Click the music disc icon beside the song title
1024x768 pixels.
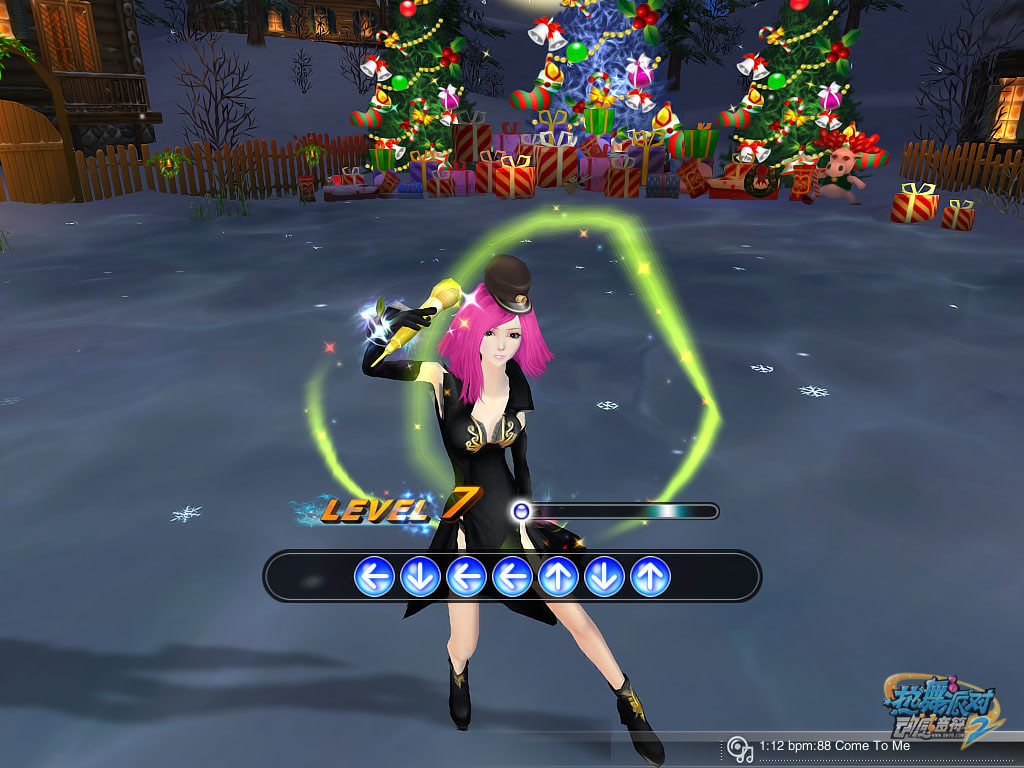pyautogui.click(x=739, y=748)
